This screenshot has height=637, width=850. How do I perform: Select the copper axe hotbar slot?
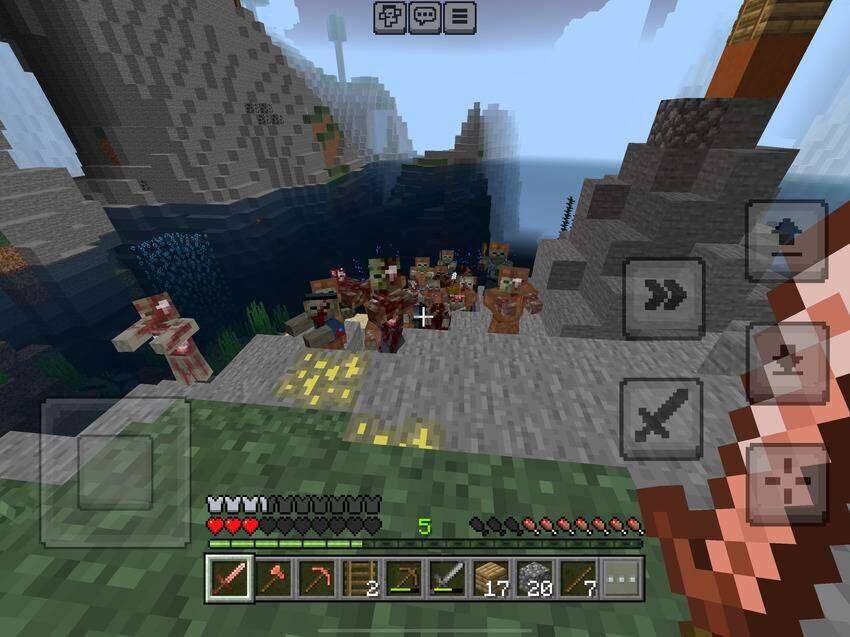[273, 578]
